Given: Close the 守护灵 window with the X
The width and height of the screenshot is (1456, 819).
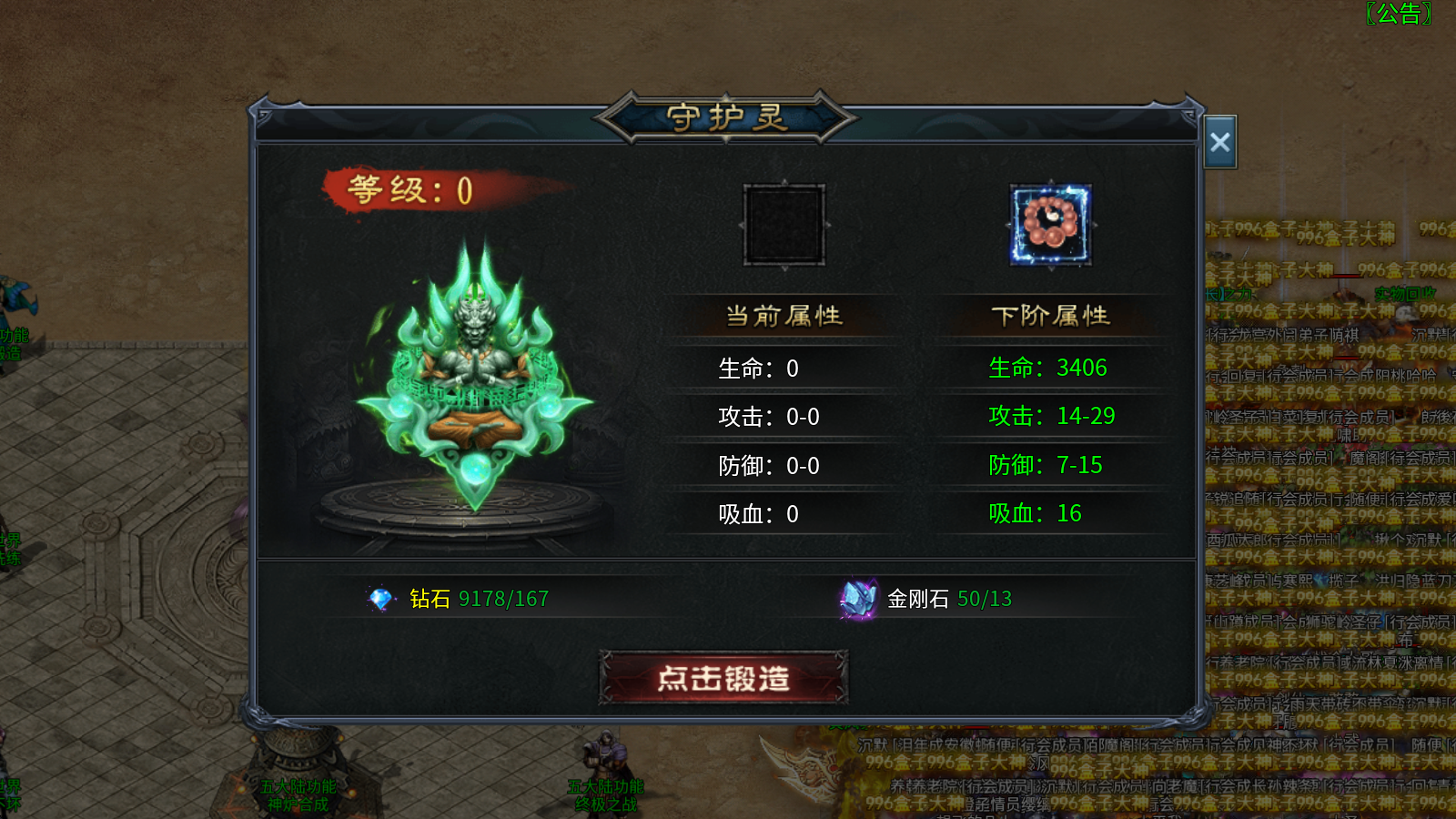Looking at the screenshot, I should pyautogui.click(x=1220, y=142).
